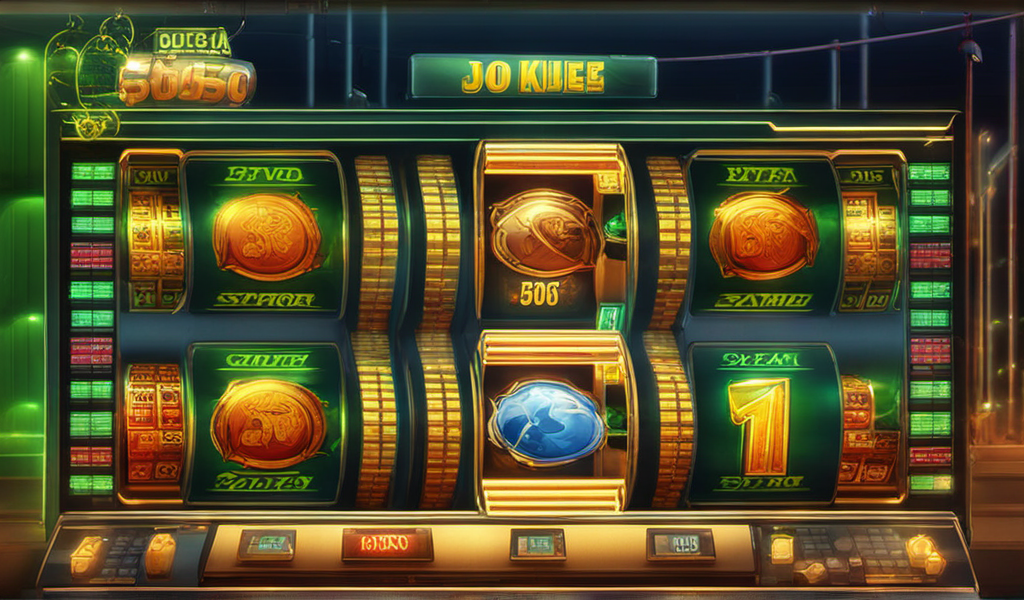Hit the red button on the control panel
The image size is (1024, 600).
[387, 544]
